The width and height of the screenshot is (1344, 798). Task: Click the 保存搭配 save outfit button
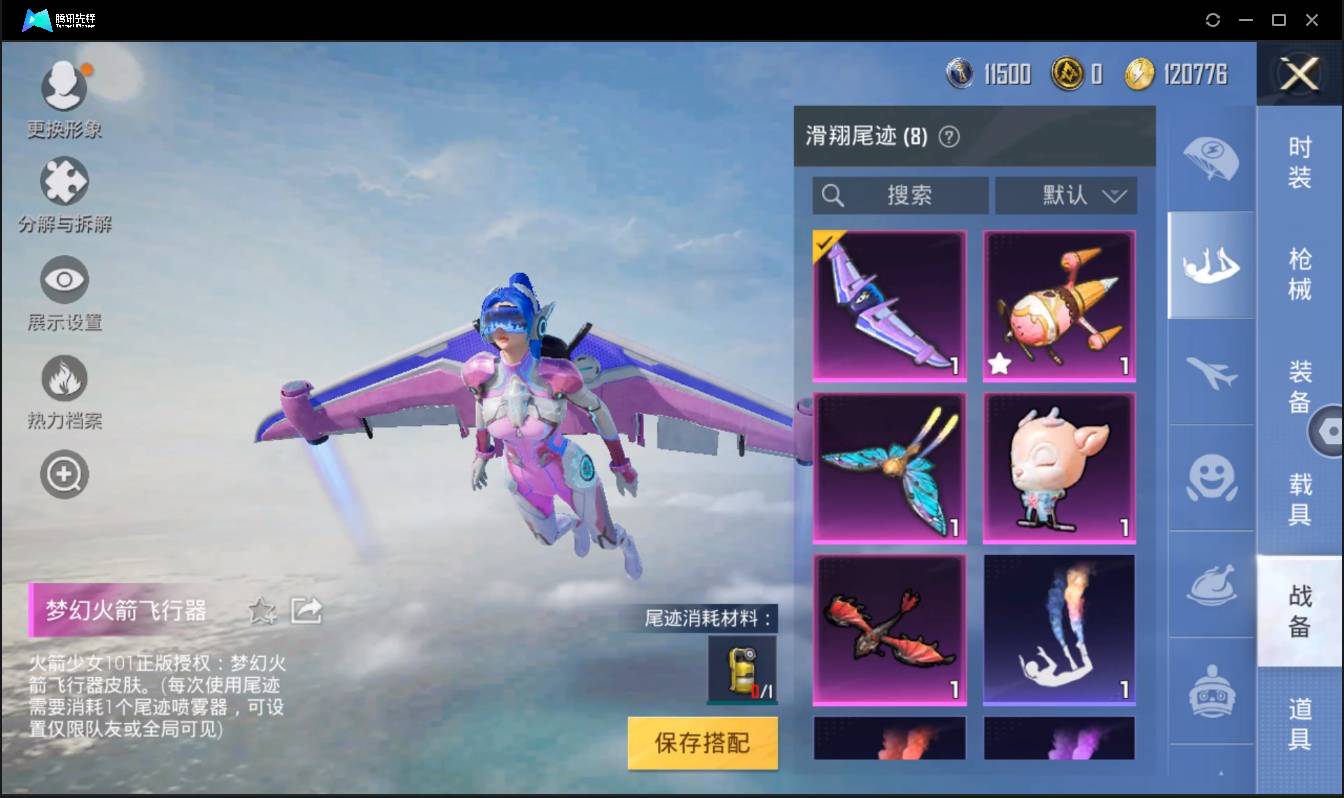coord(702,744)
